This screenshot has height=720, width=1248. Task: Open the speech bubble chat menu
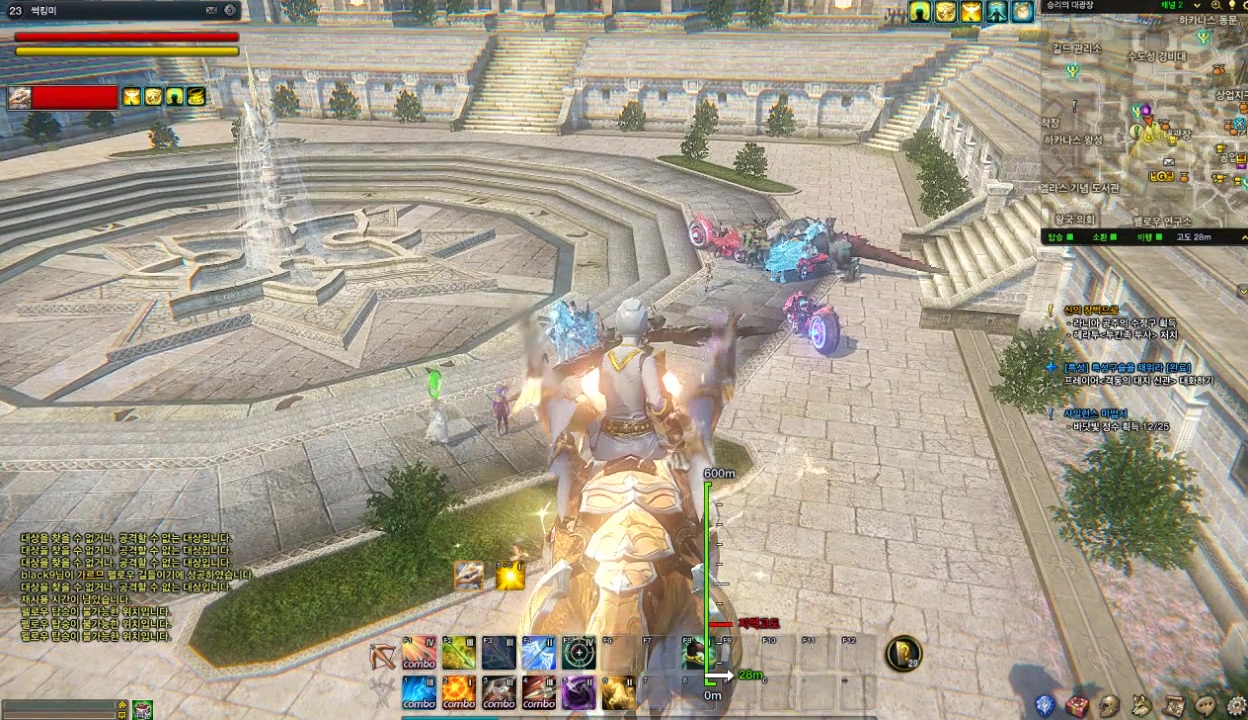click(1206, 706)
